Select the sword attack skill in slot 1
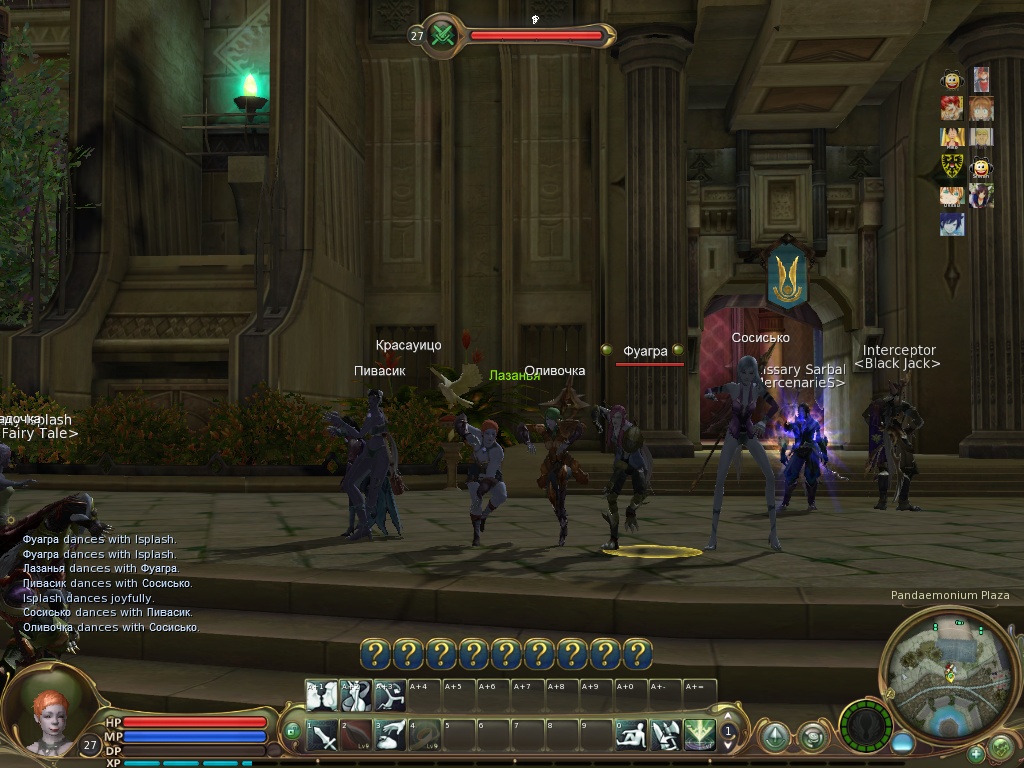Viewport: 1024px width, 768px height. click(x=322, y=736)
